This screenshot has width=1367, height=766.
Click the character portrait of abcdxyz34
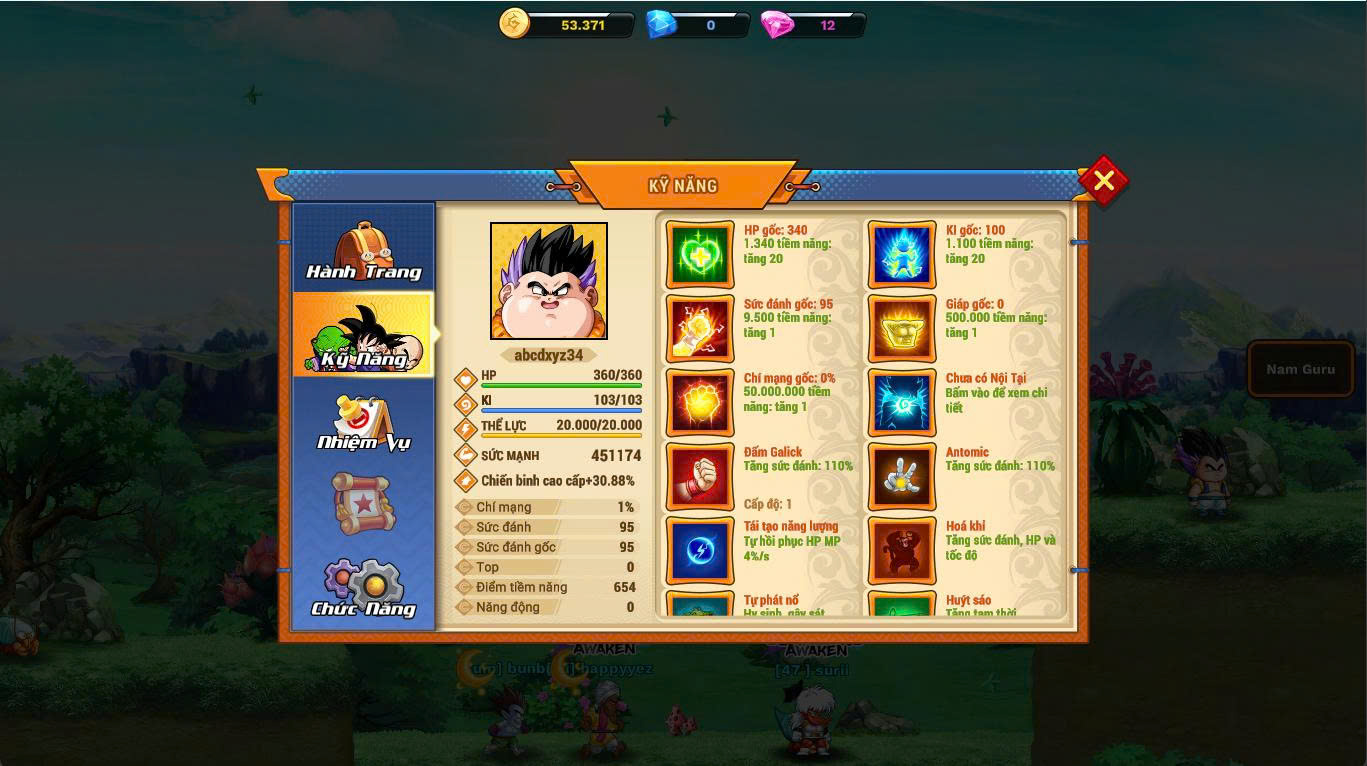549,281
